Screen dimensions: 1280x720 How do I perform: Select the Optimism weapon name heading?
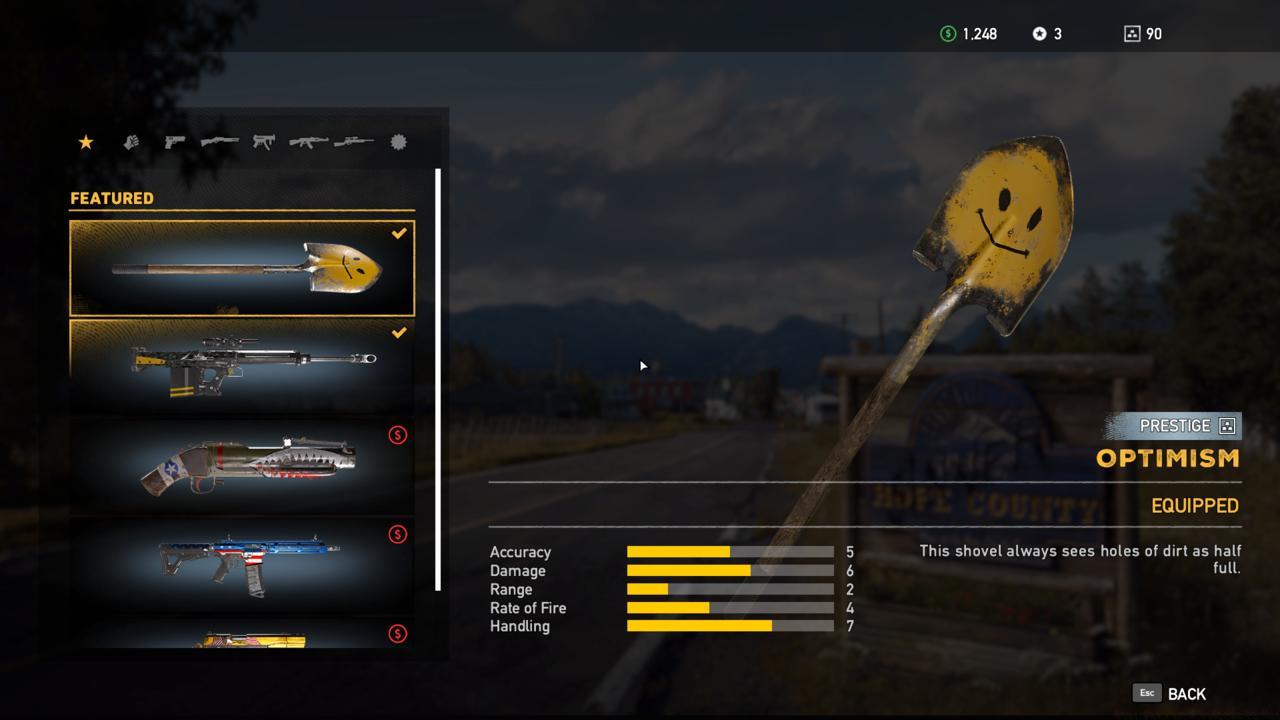(1167, 458)
